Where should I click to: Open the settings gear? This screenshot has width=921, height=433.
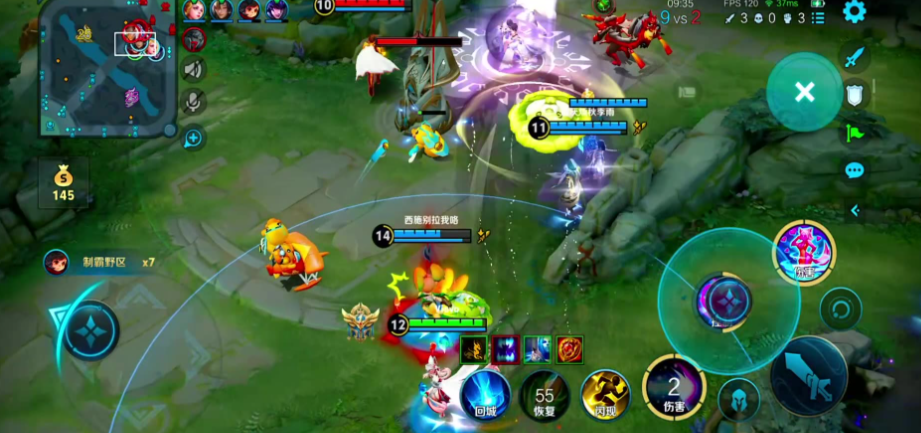[854, 11]
